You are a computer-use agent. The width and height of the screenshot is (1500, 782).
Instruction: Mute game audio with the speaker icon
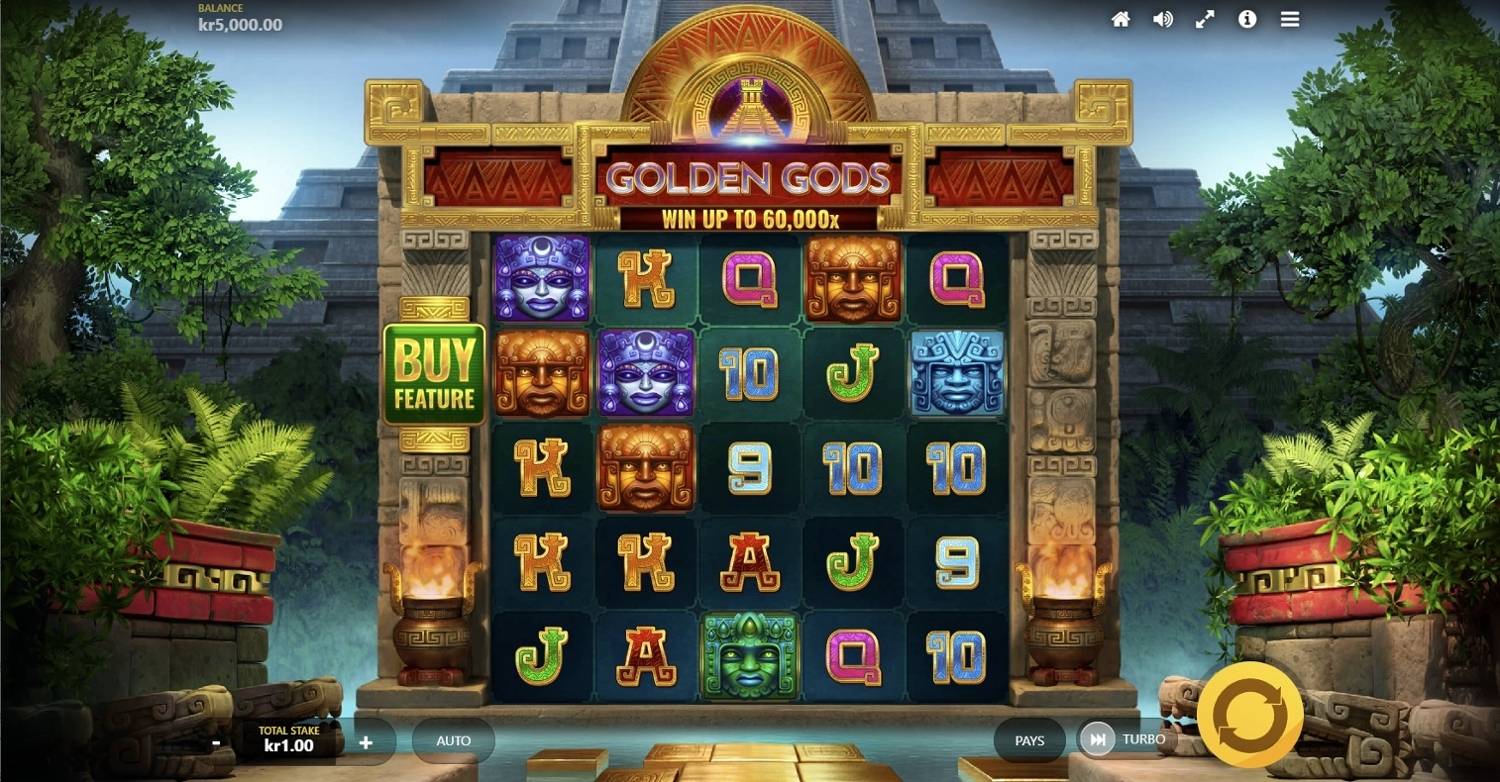click(x=1162, y=18)
